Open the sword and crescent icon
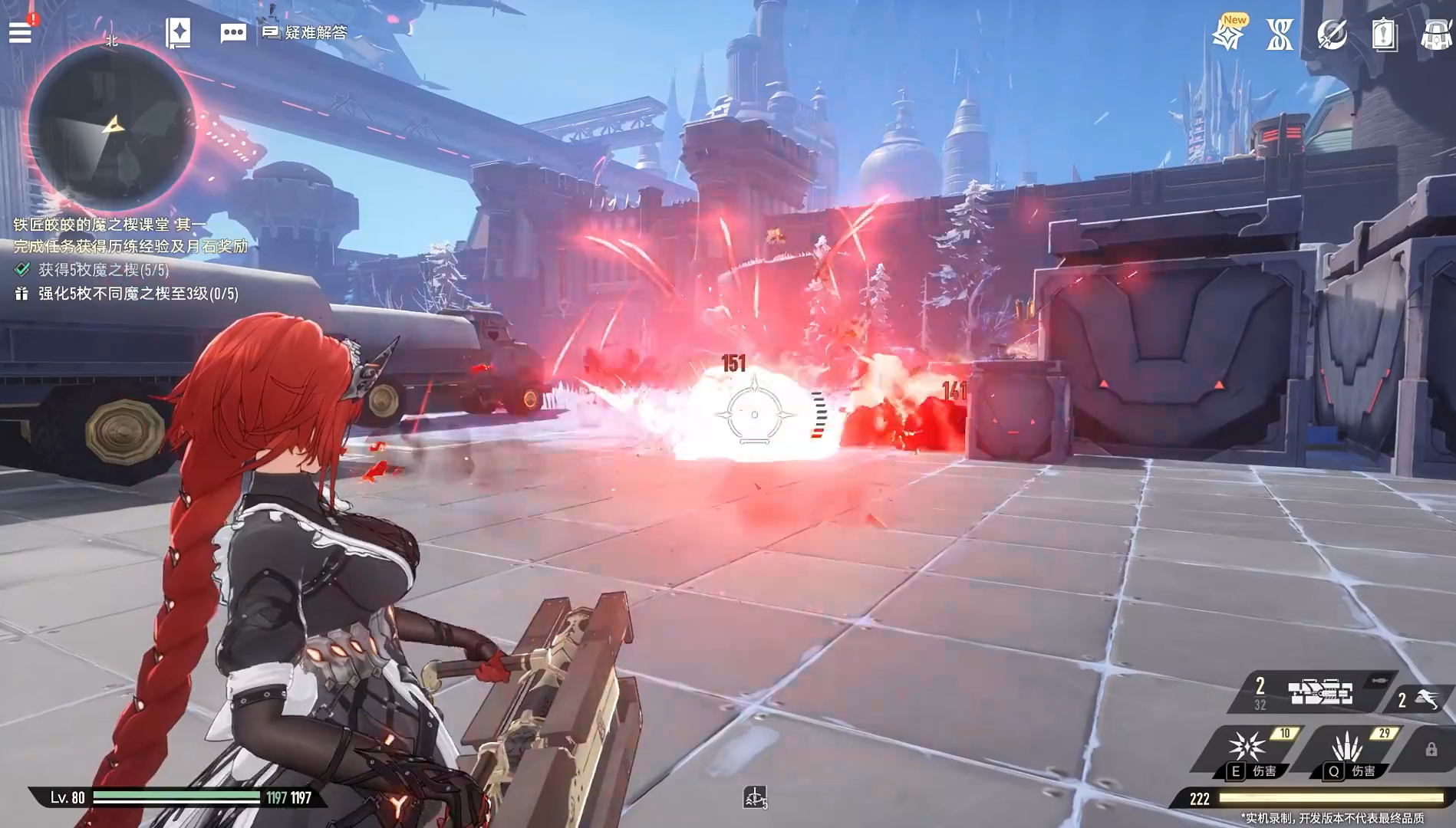Viewport: 1456px width, 828px height. click(x=1332, y=35)
